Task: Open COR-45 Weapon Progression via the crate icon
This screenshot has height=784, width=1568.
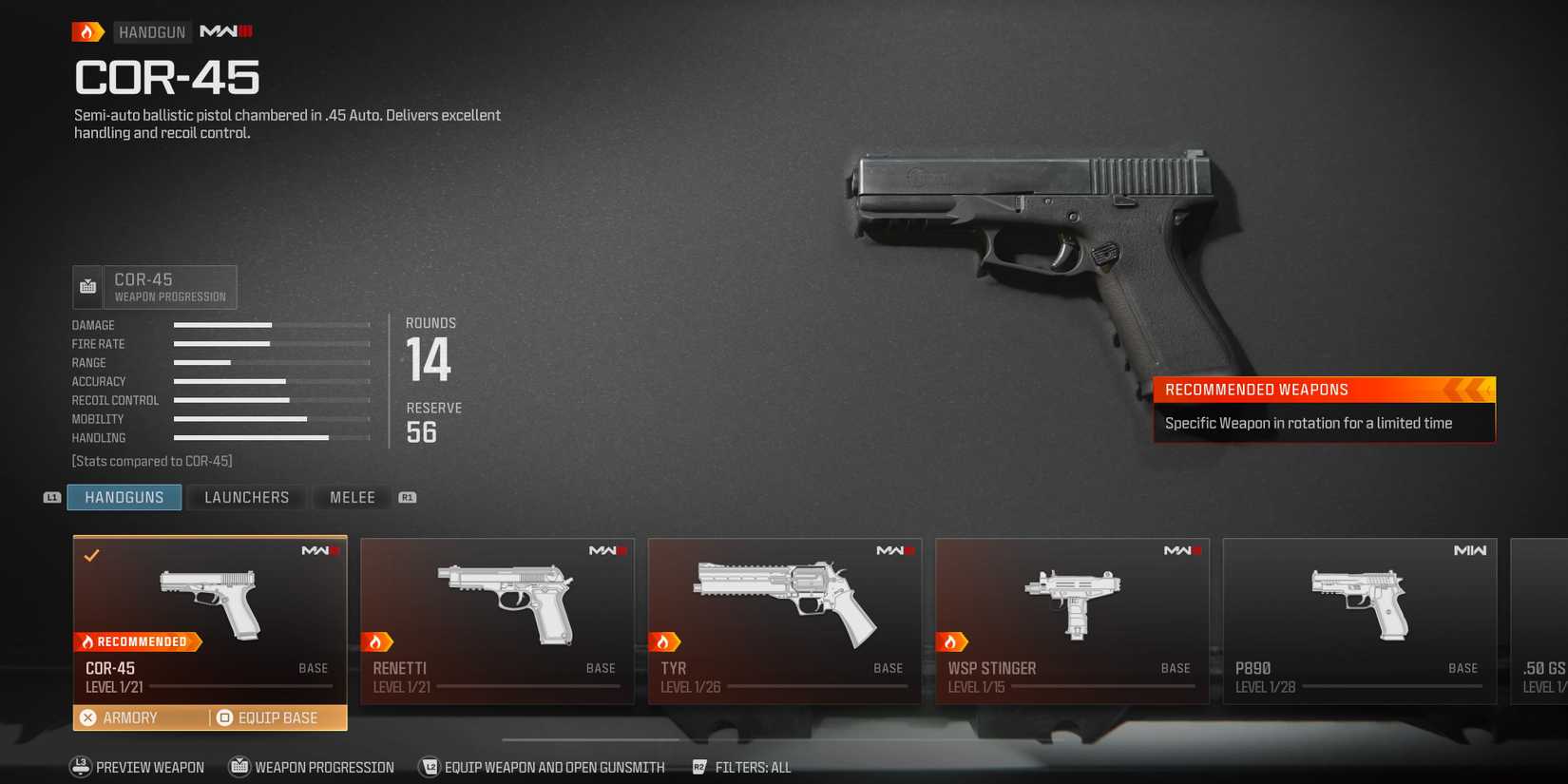Action: coord(87,286)
